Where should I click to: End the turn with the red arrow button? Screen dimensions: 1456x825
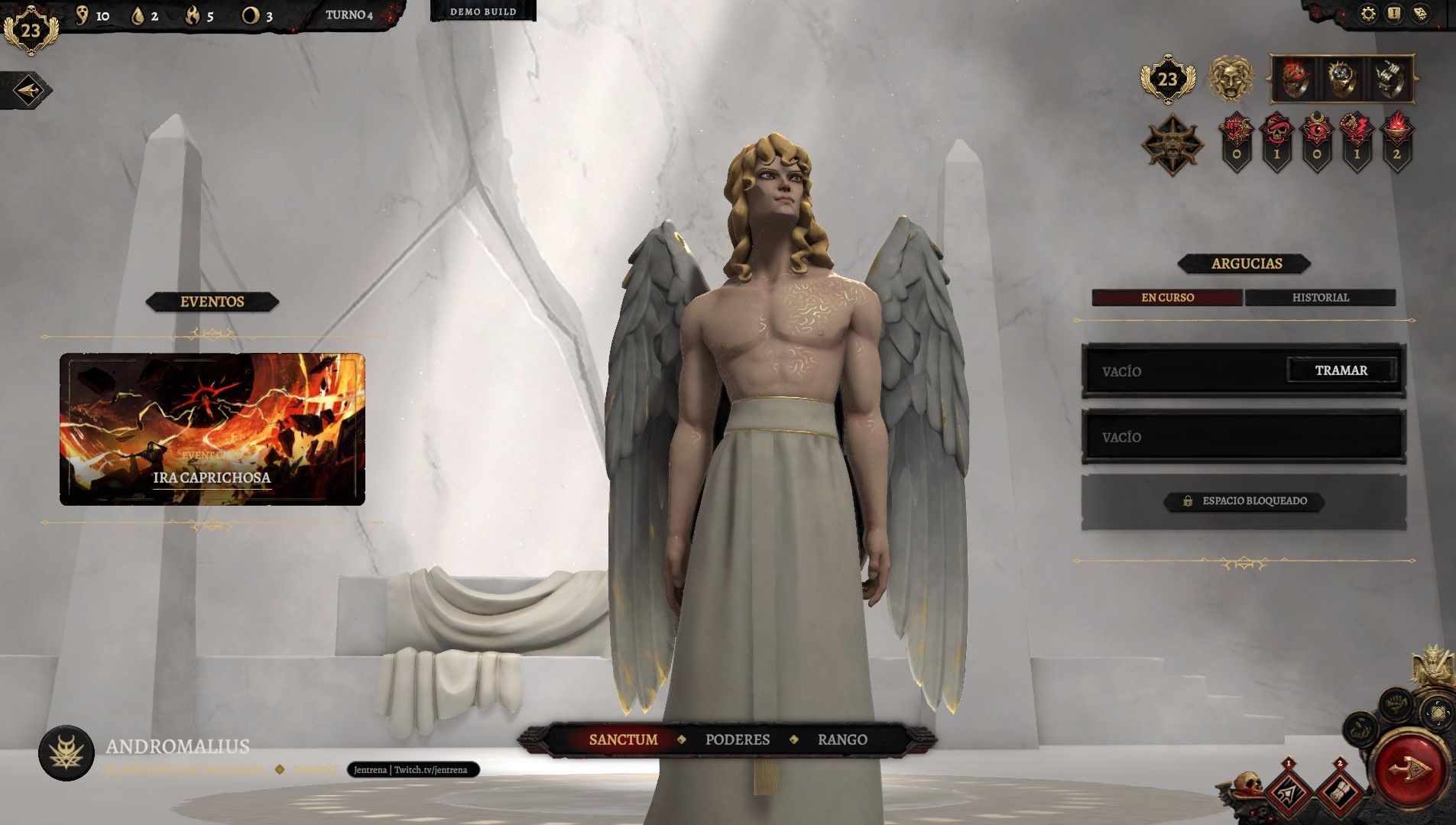point(1410,768)
